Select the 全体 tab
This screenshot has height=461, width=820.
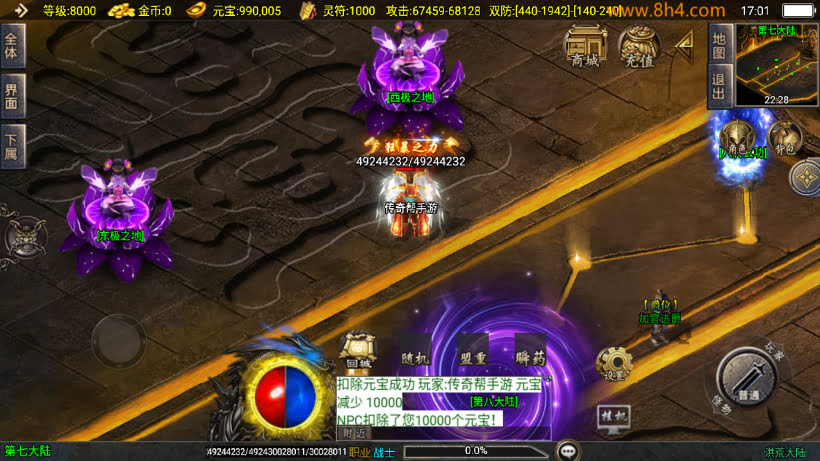click(12, 46)
